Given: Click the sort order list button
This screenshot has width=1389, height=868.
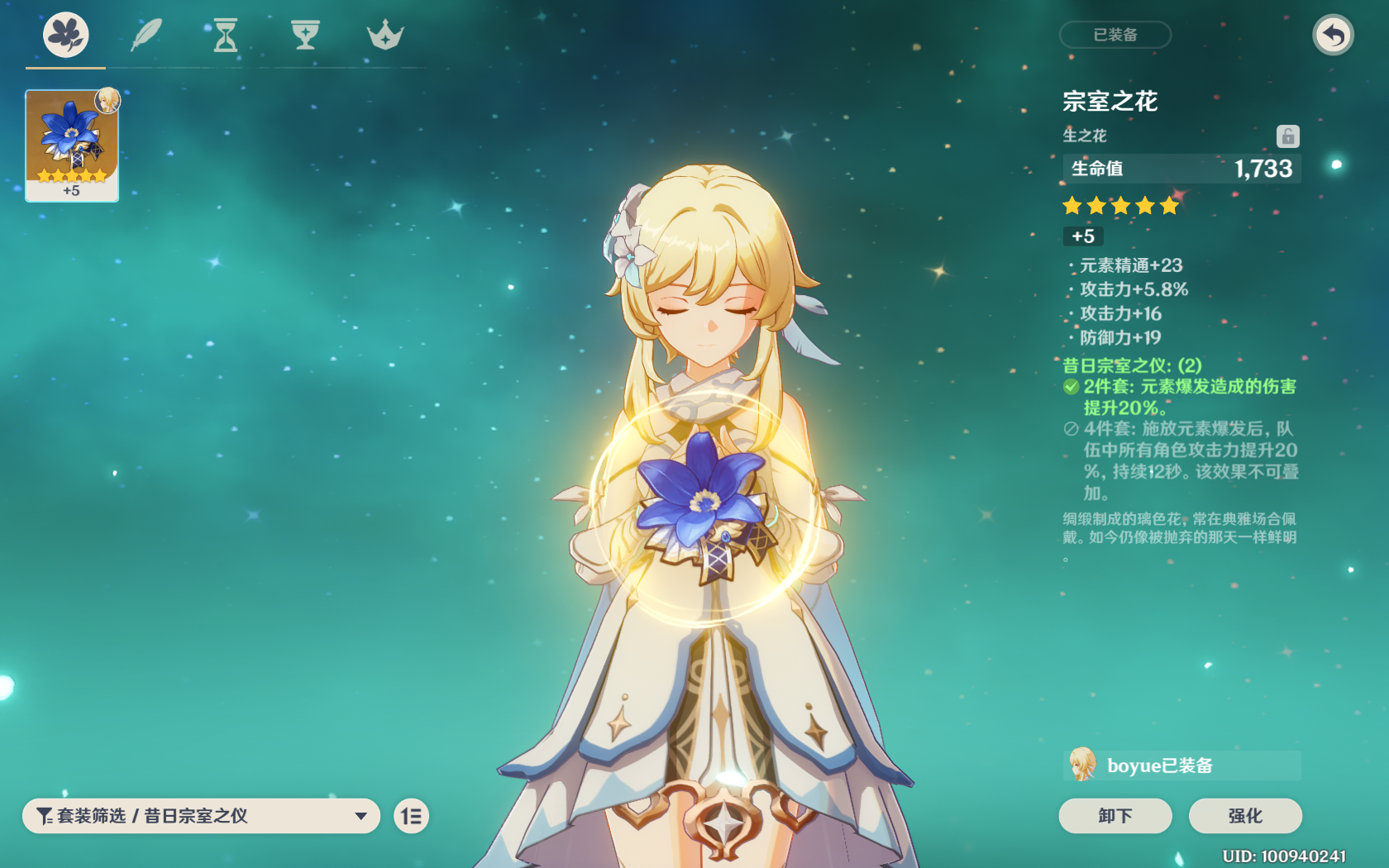Looking at the screenshot, I should (411, 816).
